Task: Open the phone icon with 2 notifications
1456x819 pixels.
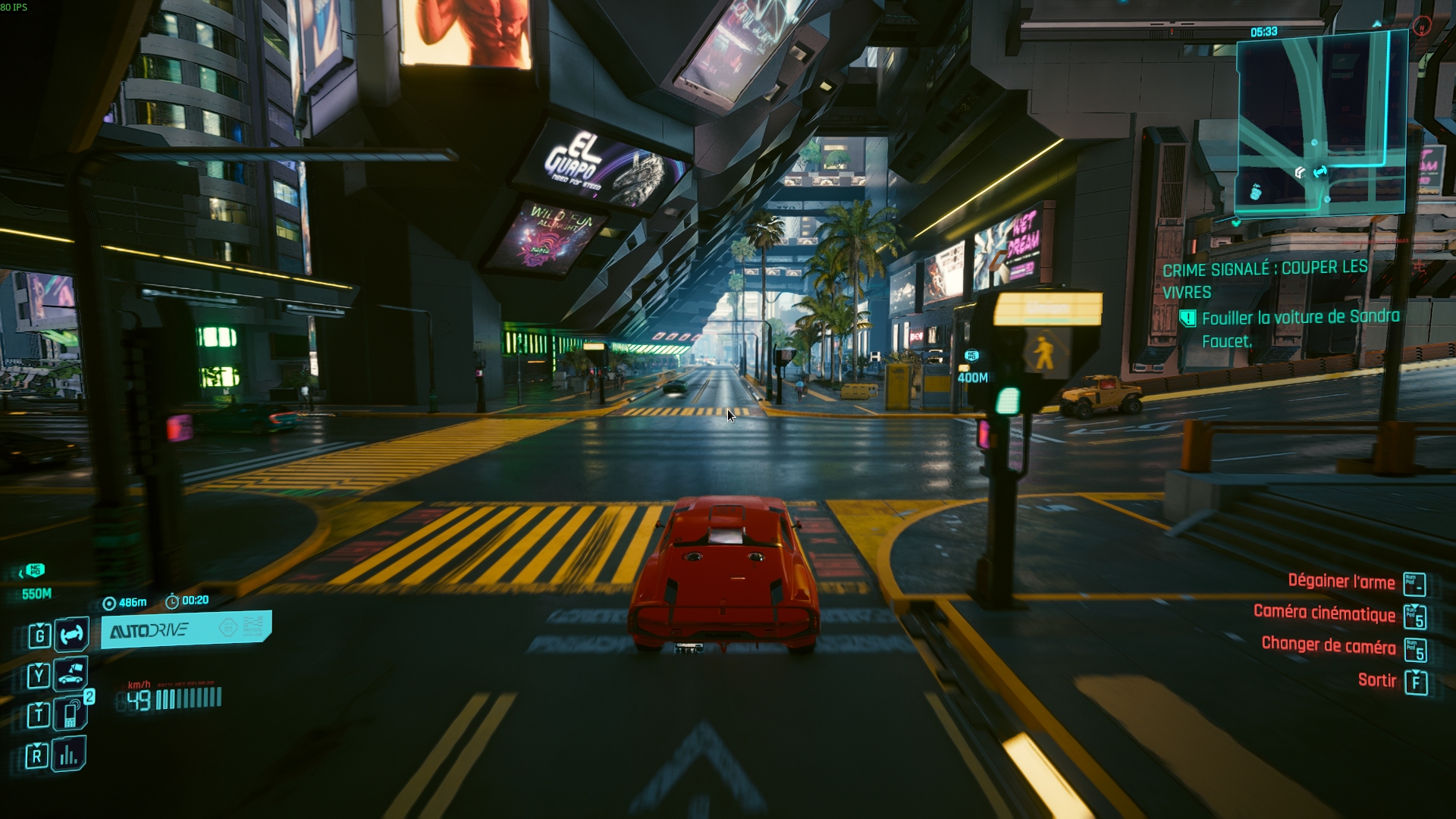Action: [x=71, y=714]
